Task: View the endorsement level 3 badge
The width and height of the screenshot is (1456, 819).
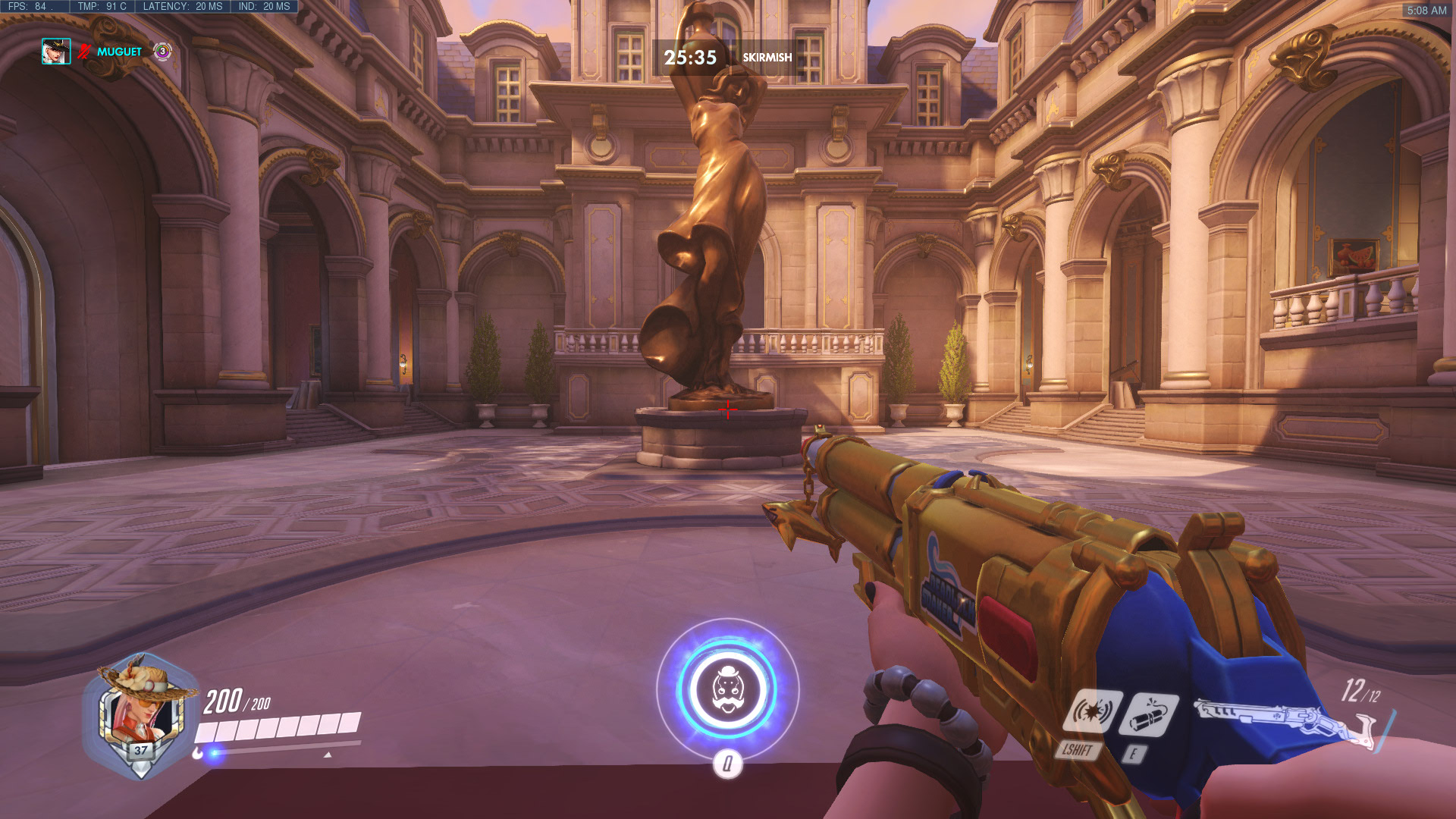Action: click(x=162, y=53)
